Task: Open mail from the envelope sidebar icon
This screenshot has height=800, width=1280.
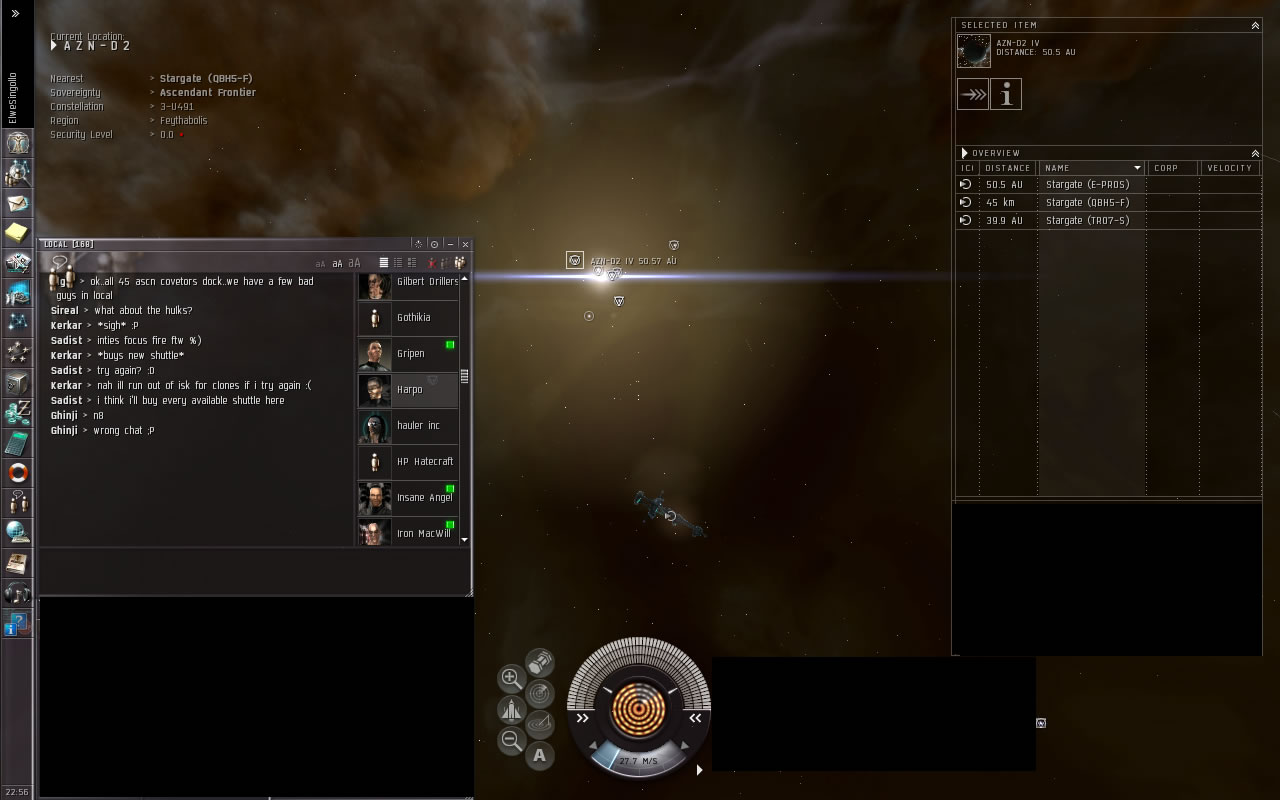Action: point(17,203)
